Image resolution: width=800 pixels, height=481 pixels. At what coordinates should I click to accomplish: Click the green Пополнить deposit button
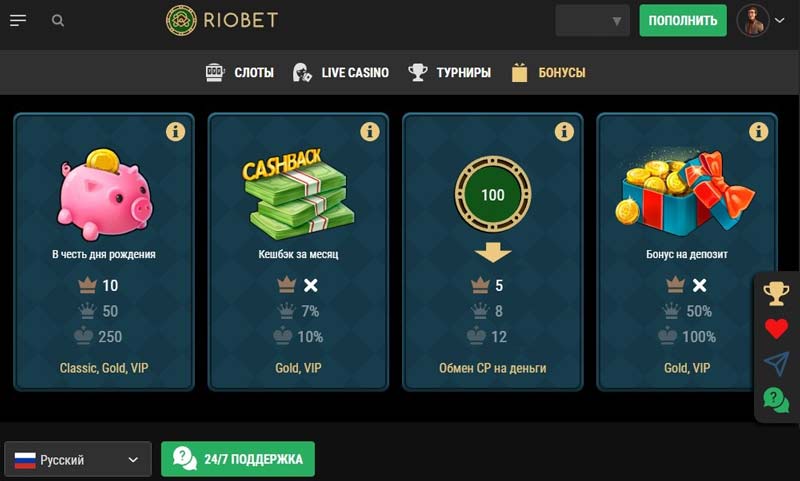coord(683,20)
